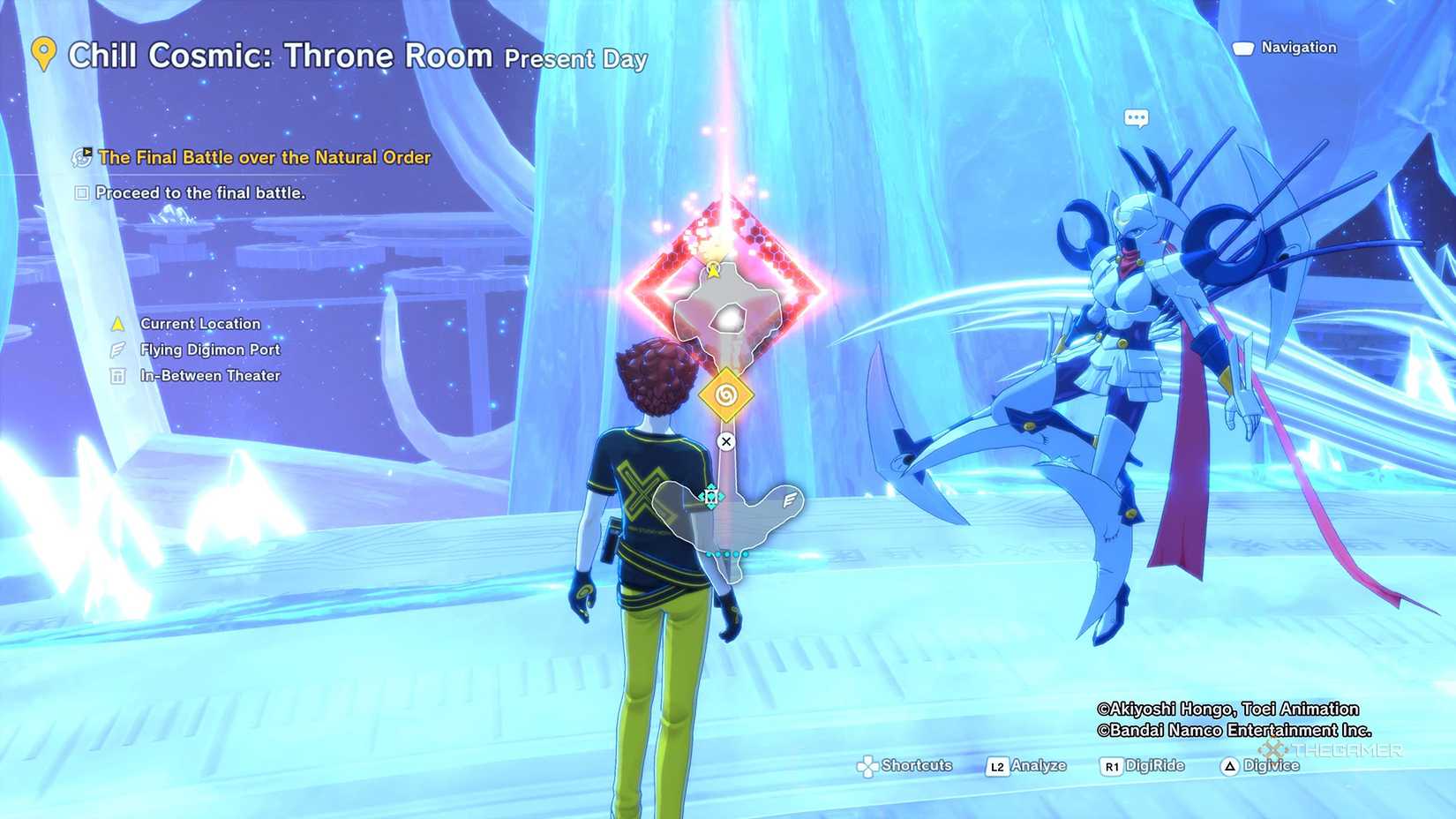Click the chat bubble icon above the Digimon
Image resolution: width=1456 pixels, height=819 pixels.
point(1137,116)
